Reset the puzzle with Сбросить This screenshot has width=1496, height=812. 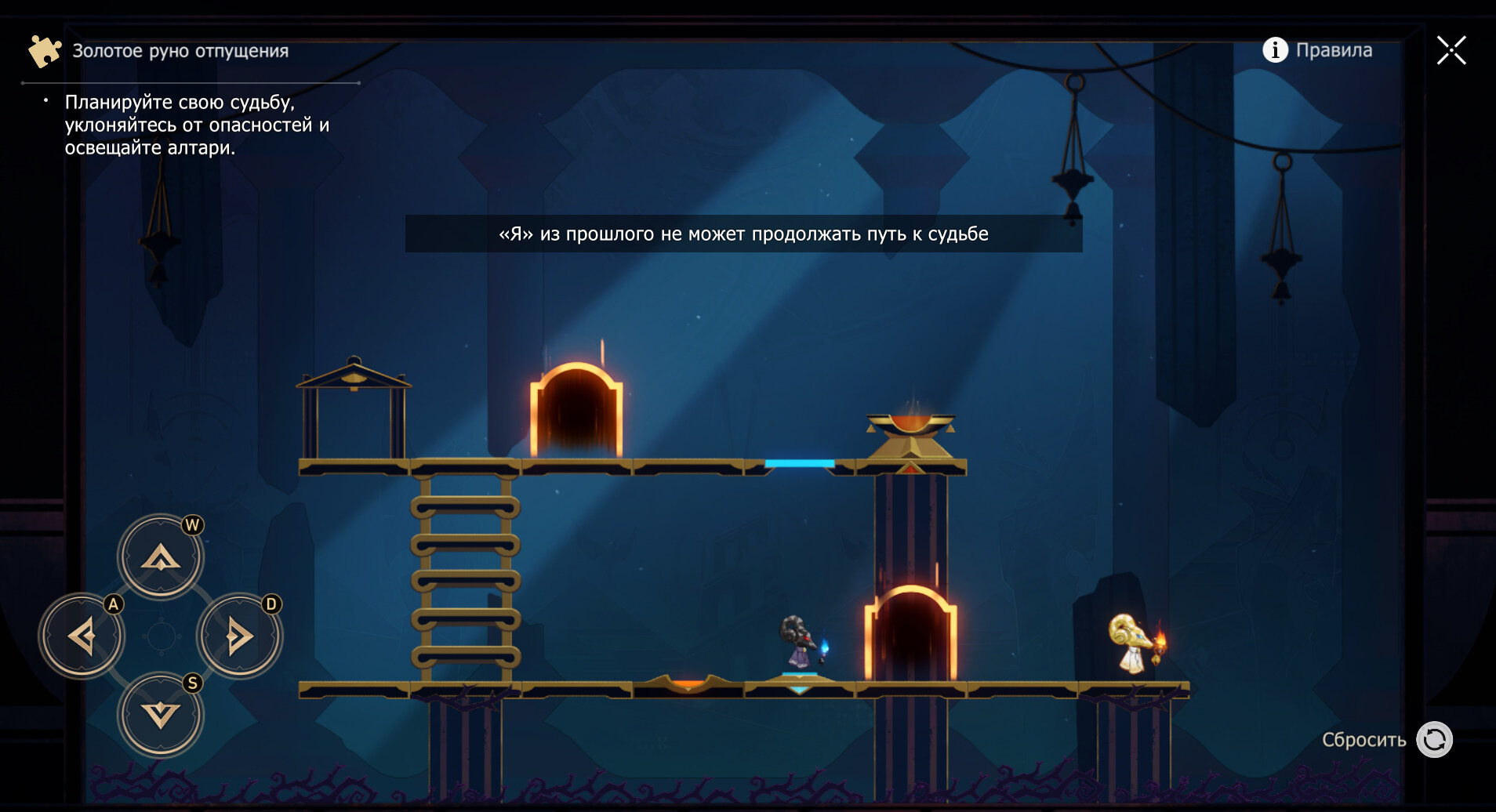pos(1433,740)
